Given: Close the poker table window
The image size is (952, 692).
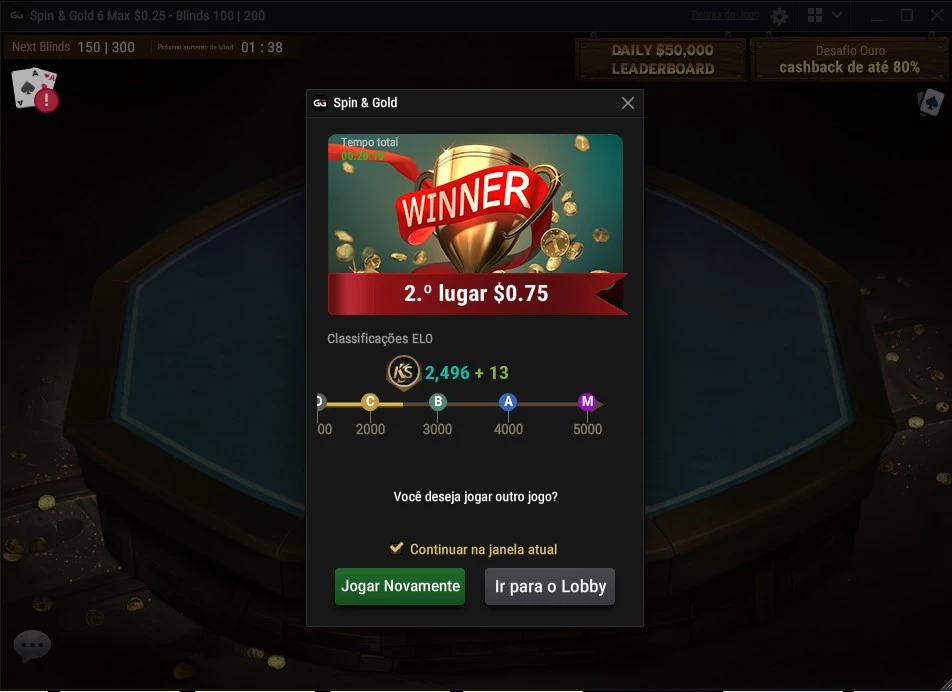Looking at the screenshot, I should pos(937,16).
